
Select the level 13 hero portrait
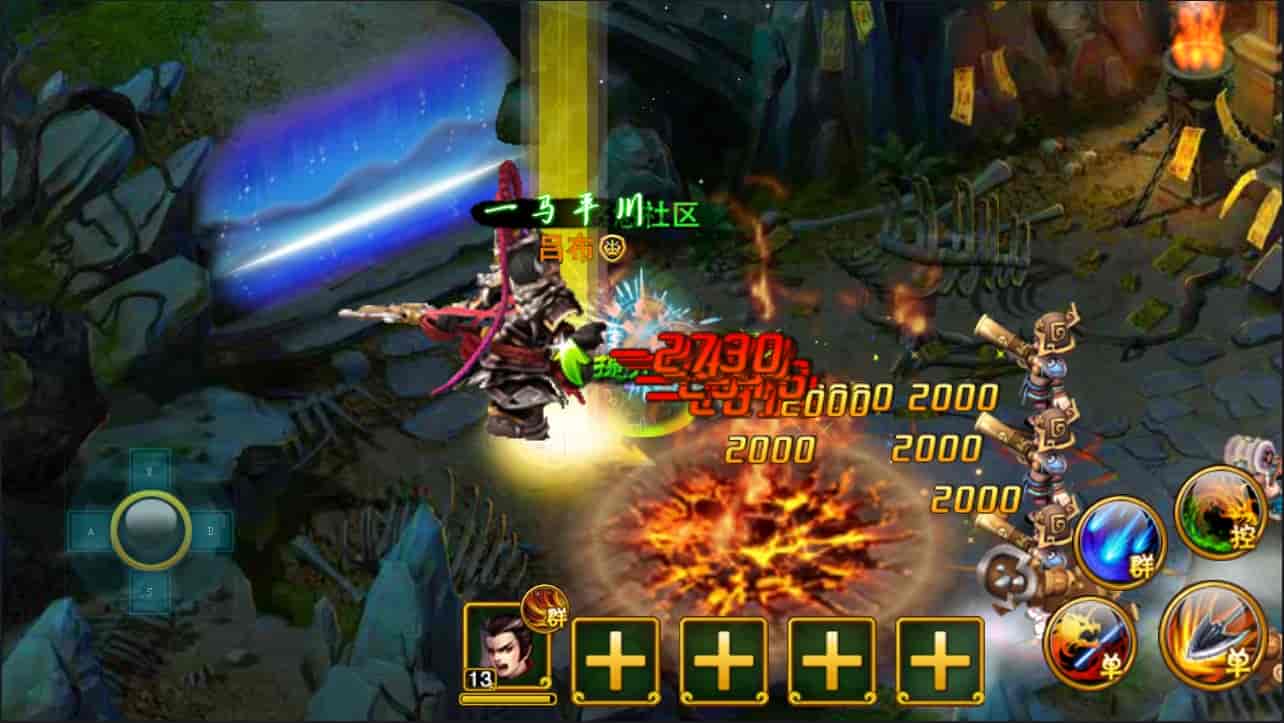pos(506,644)
